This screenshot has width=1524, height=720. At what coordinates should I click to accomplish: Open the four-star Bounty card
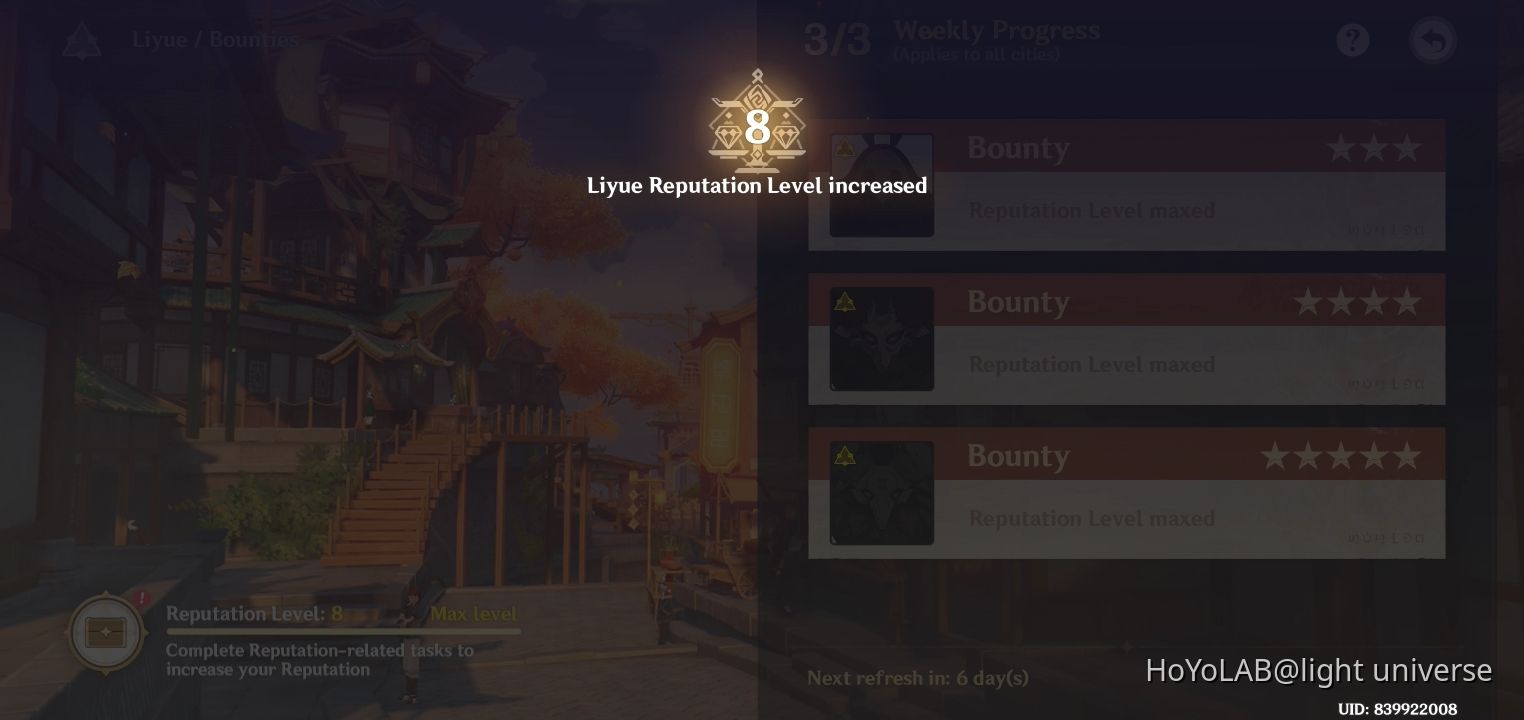(1127, 339)
